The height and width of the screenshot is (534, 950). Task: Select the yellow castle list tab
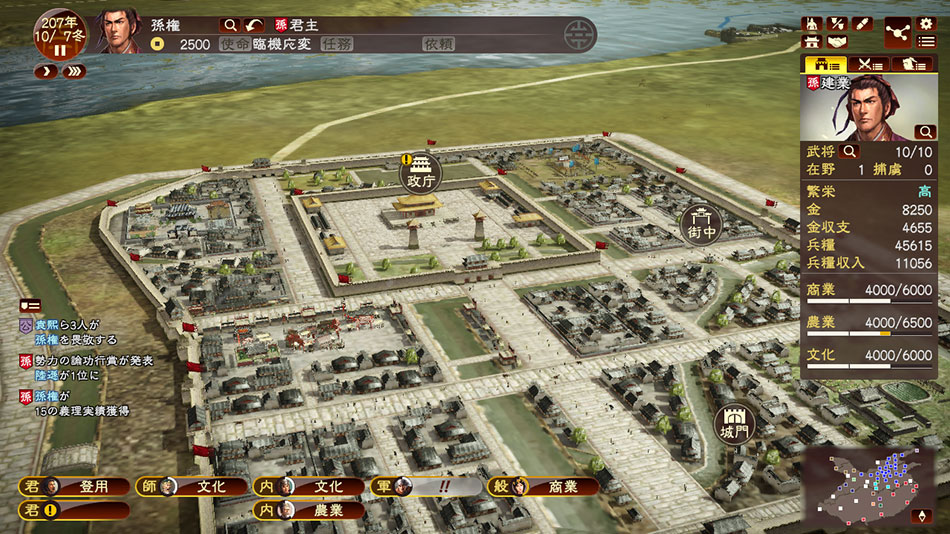click(x=825, y=64)
